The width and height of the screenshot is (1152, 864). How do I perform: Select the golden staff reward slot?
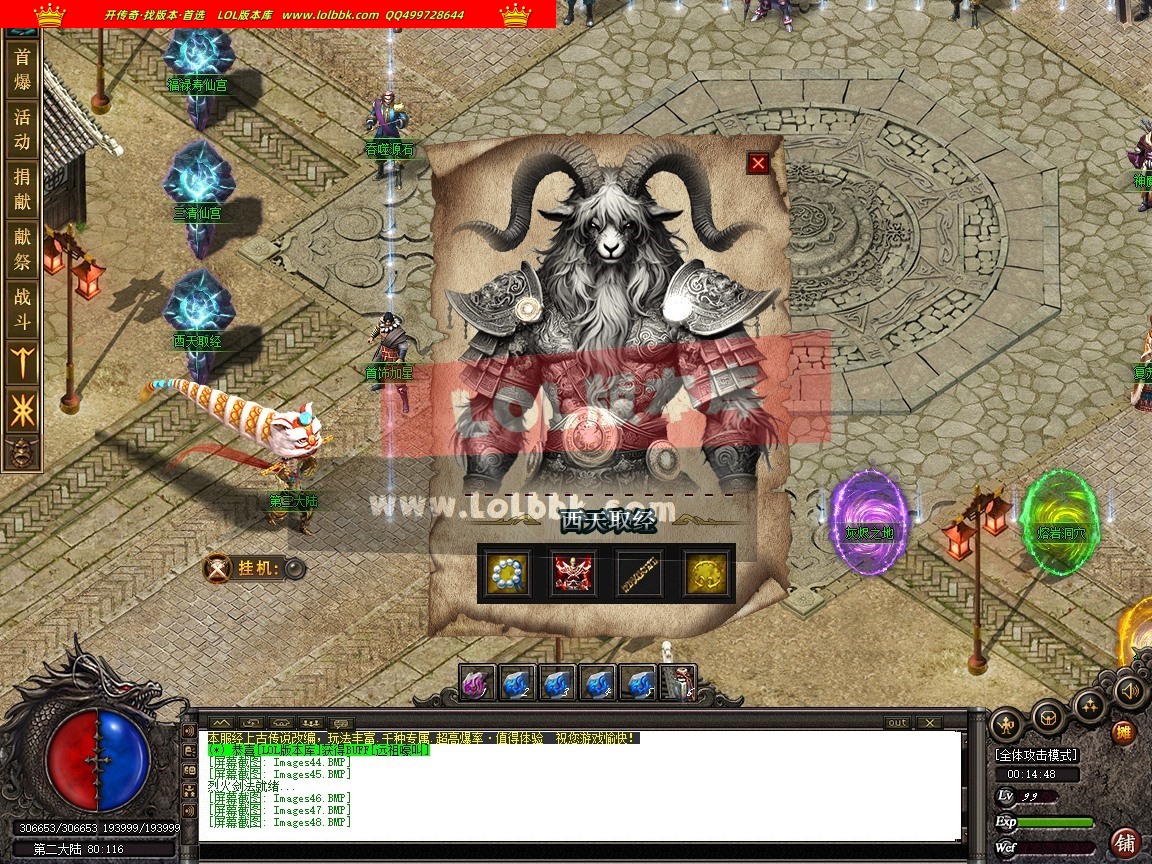[640, 573]
